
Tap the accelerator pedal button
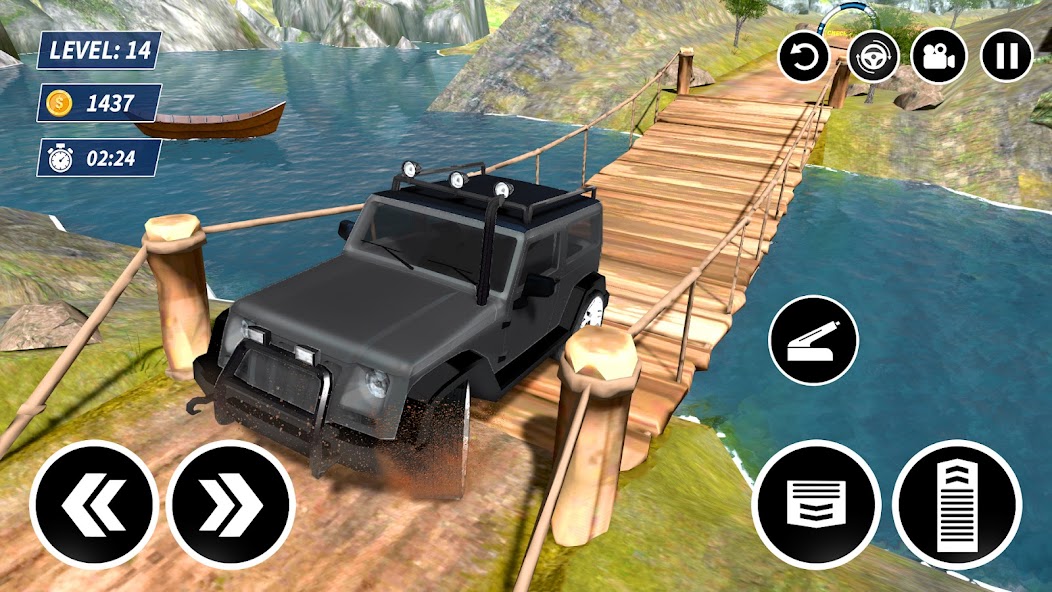957,504
